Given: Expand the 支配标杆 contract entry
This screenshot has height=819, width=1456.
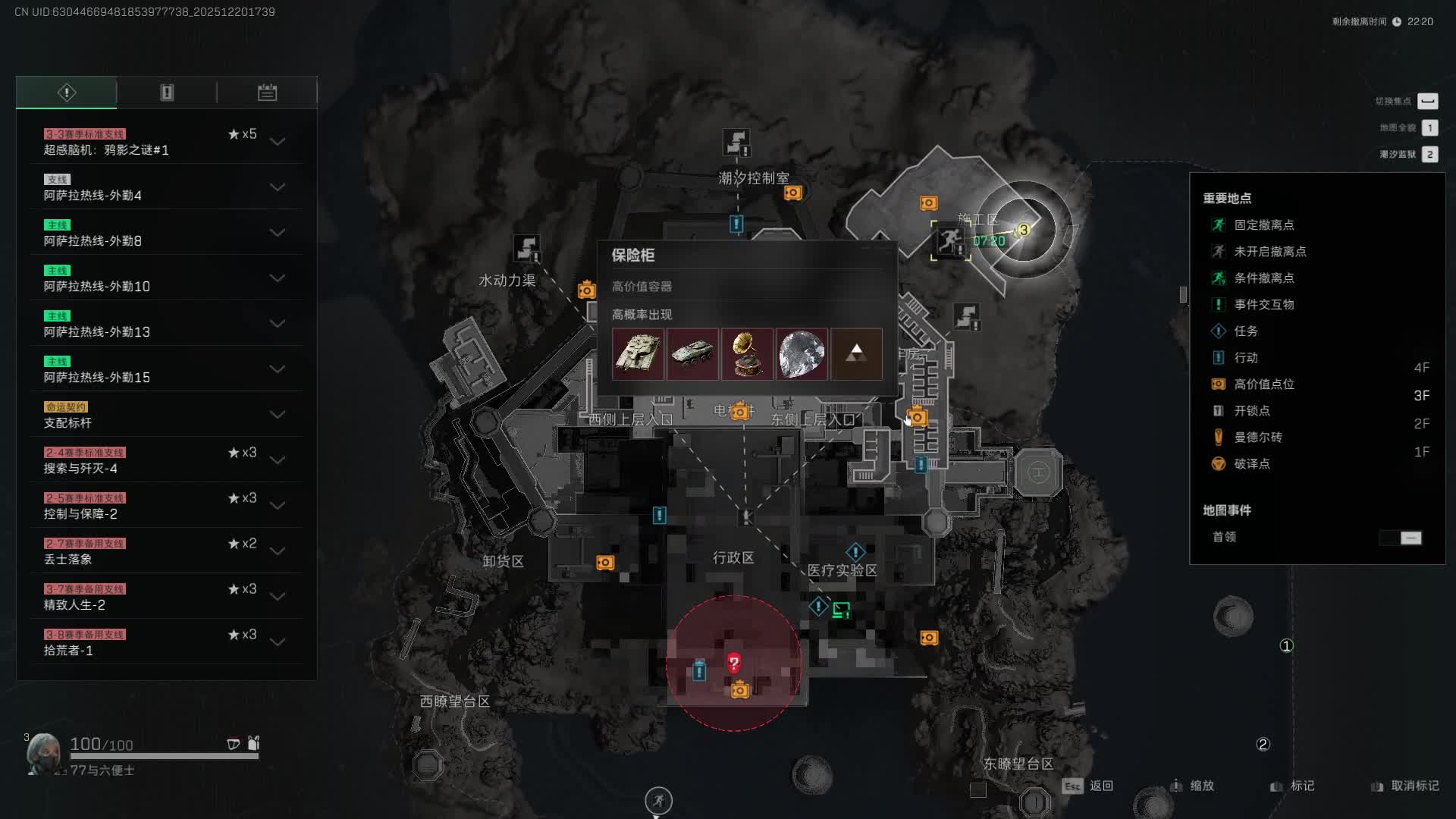Looking at the screenshot, I should coord(278,415).
